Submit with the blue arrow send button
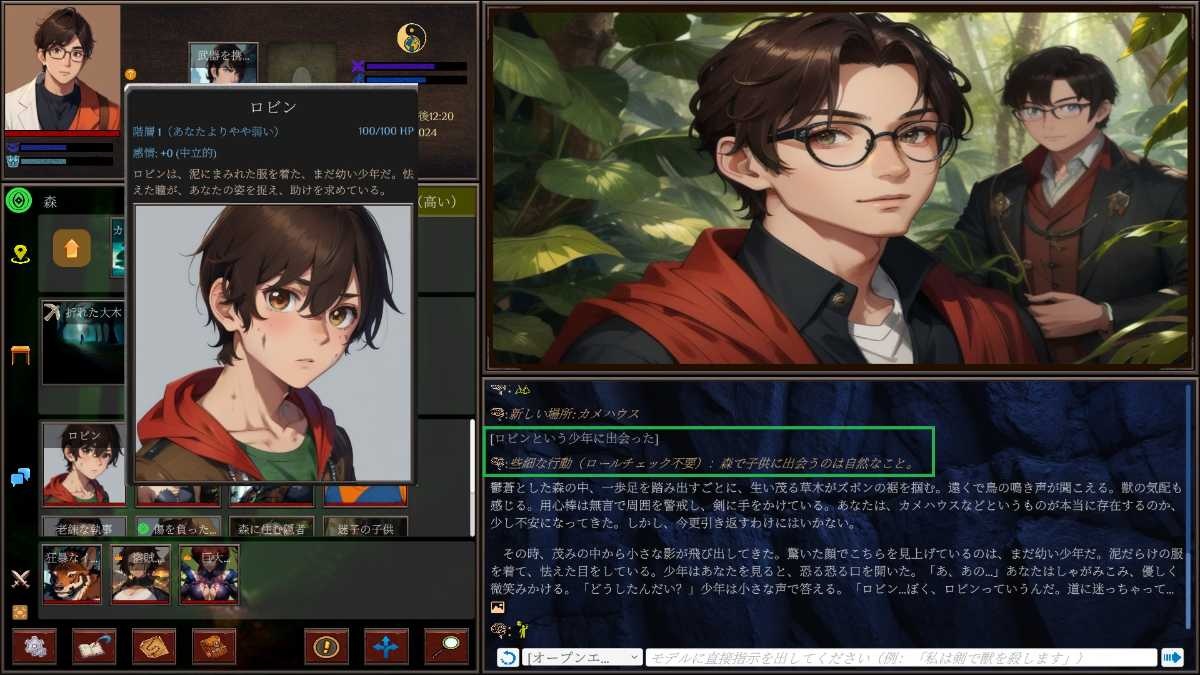 [1172, 658]
